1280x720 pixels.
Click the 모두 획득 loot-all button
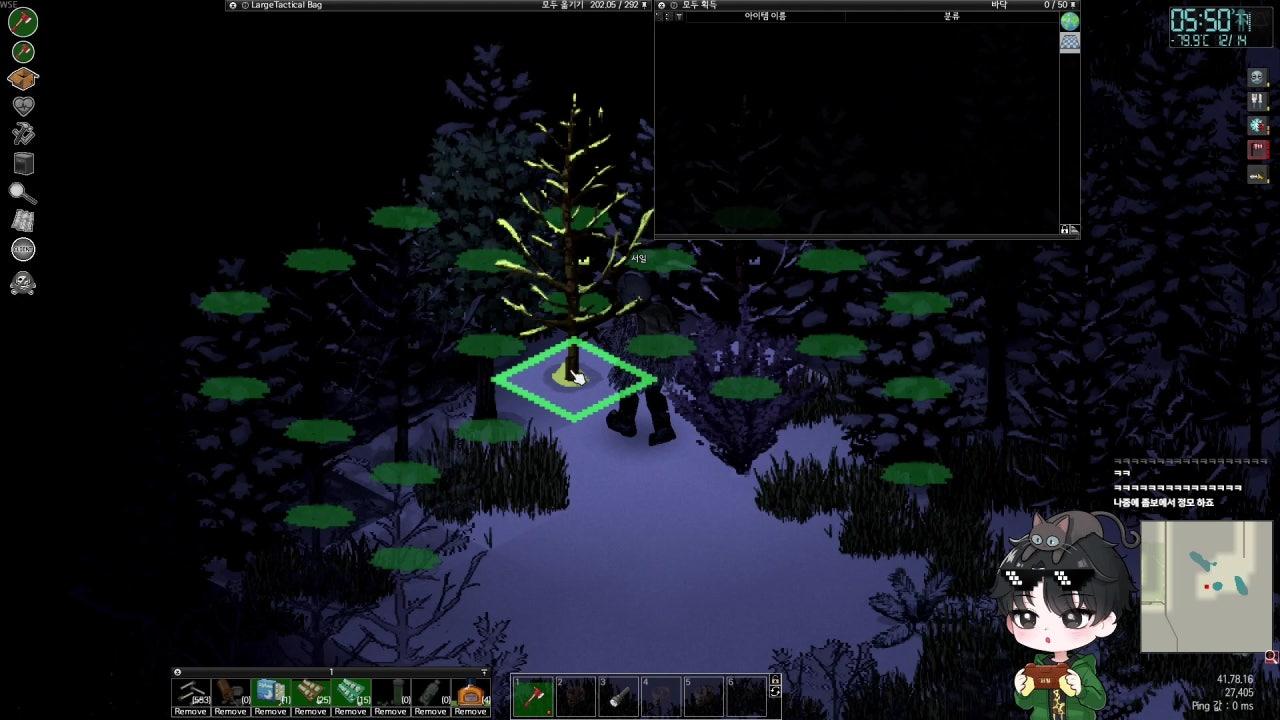pos(700,5)
